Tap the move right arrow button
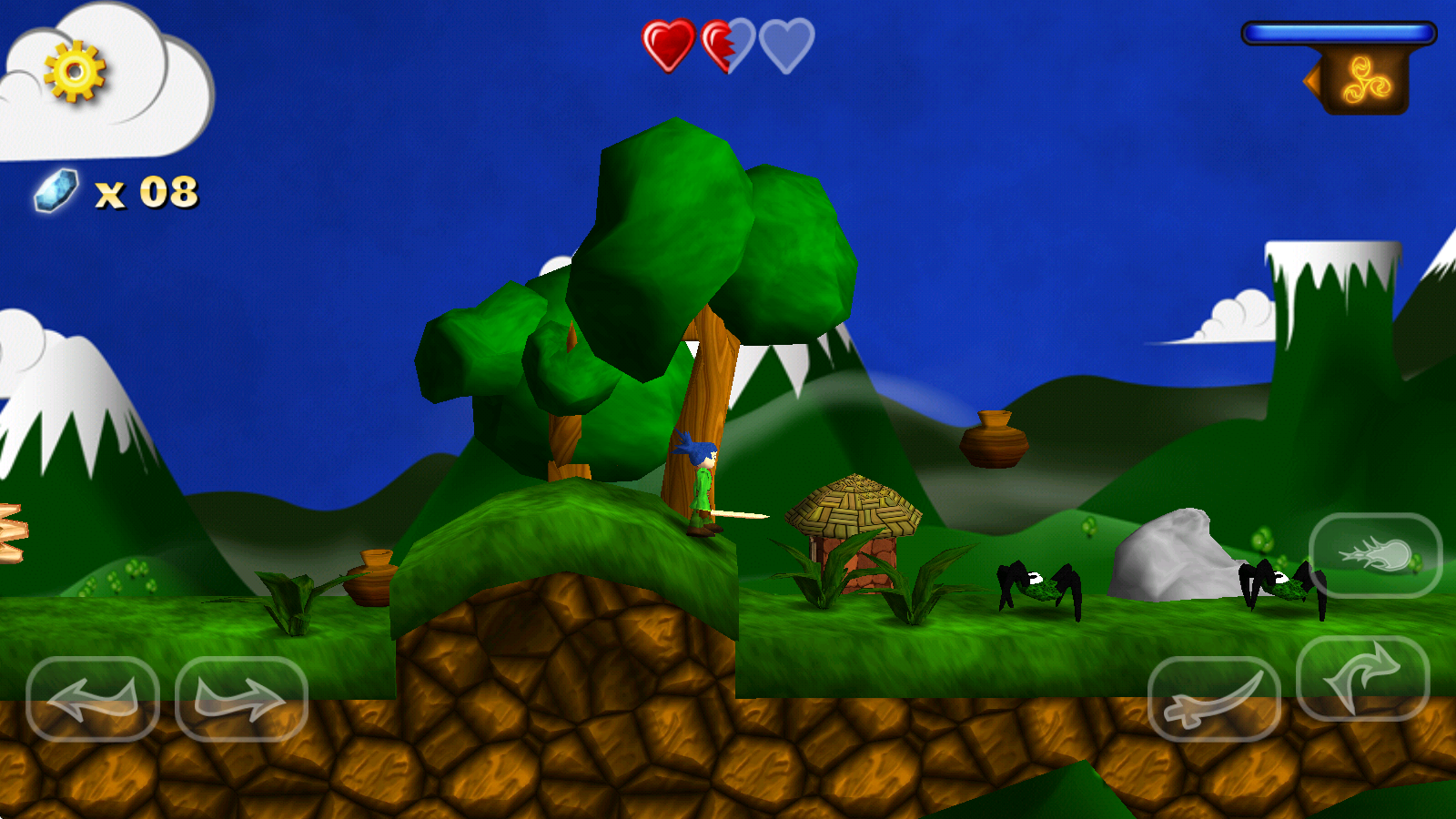 pyautogui.click(x=241, y=698)
